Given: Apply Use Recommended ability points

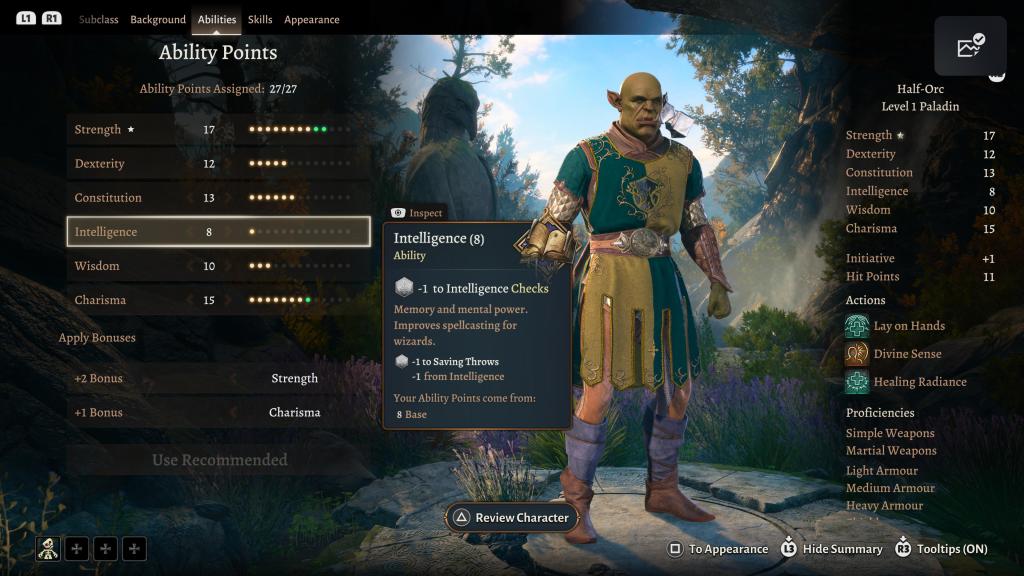Looking at the screenshot, I should tap(219, 460).
